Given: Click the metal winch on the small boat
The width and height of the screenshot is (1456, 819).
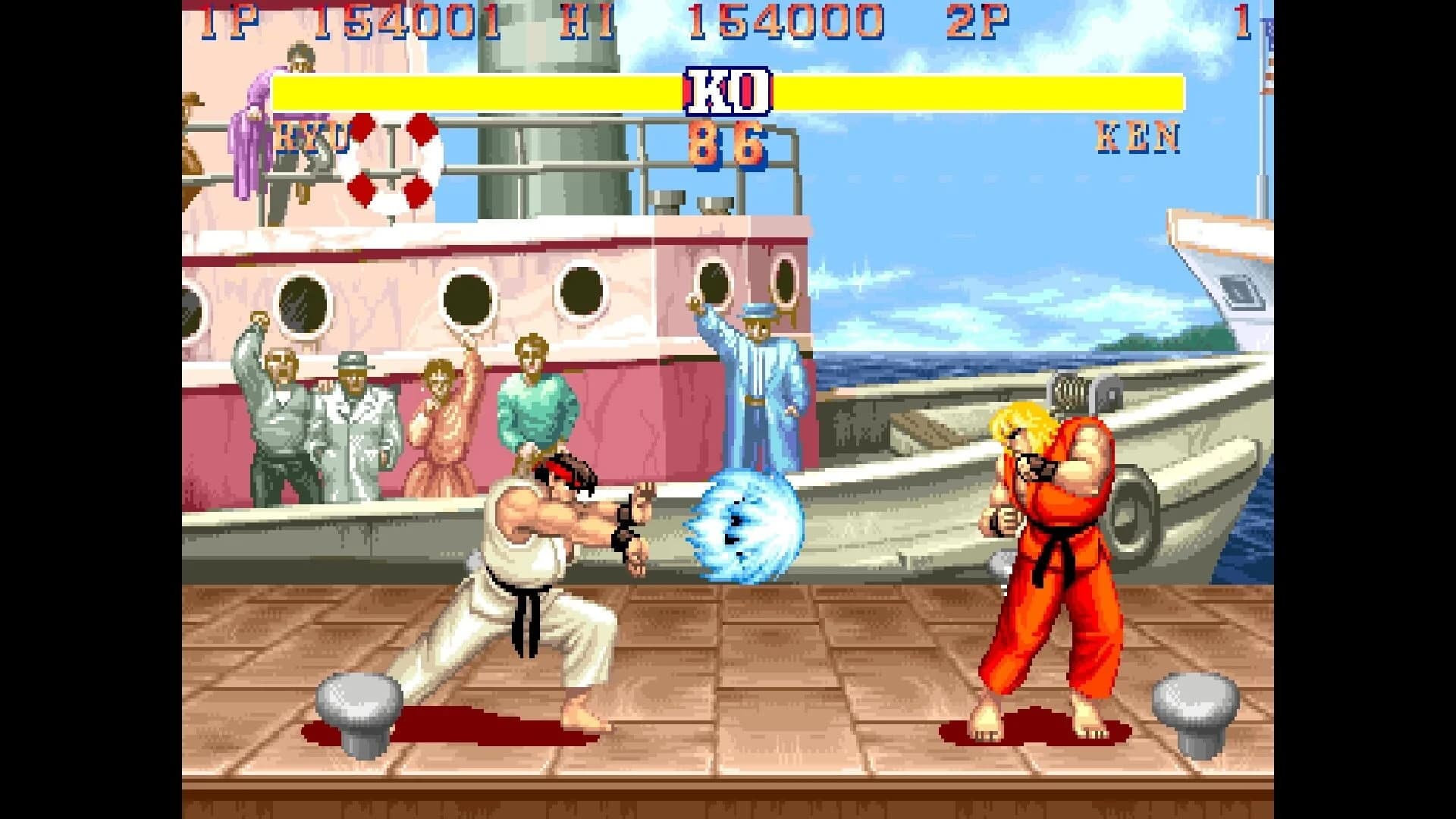Looking at the screenshot, I should (x=1069, y=394).
